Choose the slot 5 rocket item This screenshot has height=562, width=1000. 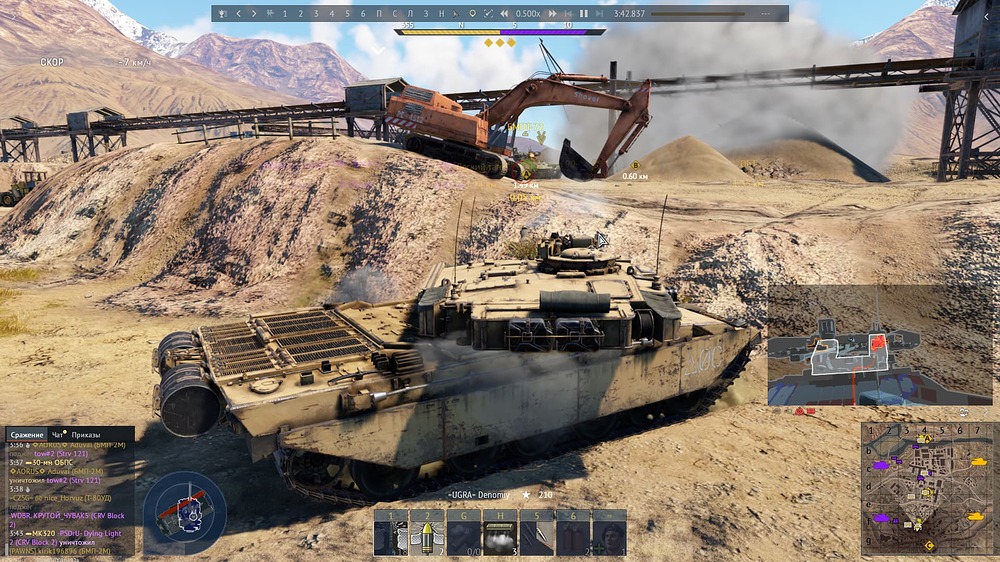click(536, 534)
